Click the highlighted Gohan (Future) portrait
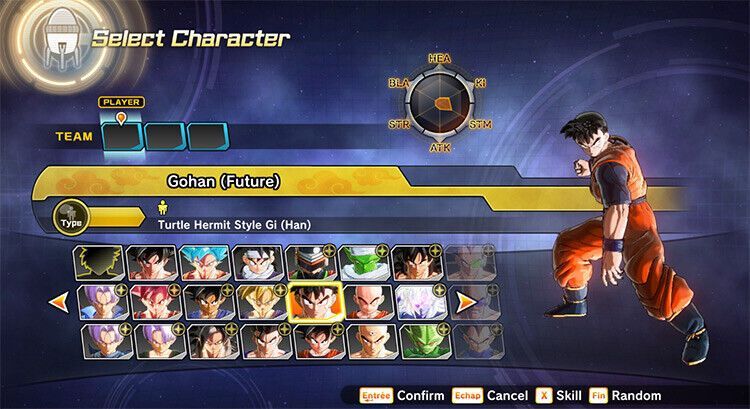The image size is (750, 409). click(x=314, y=300)
